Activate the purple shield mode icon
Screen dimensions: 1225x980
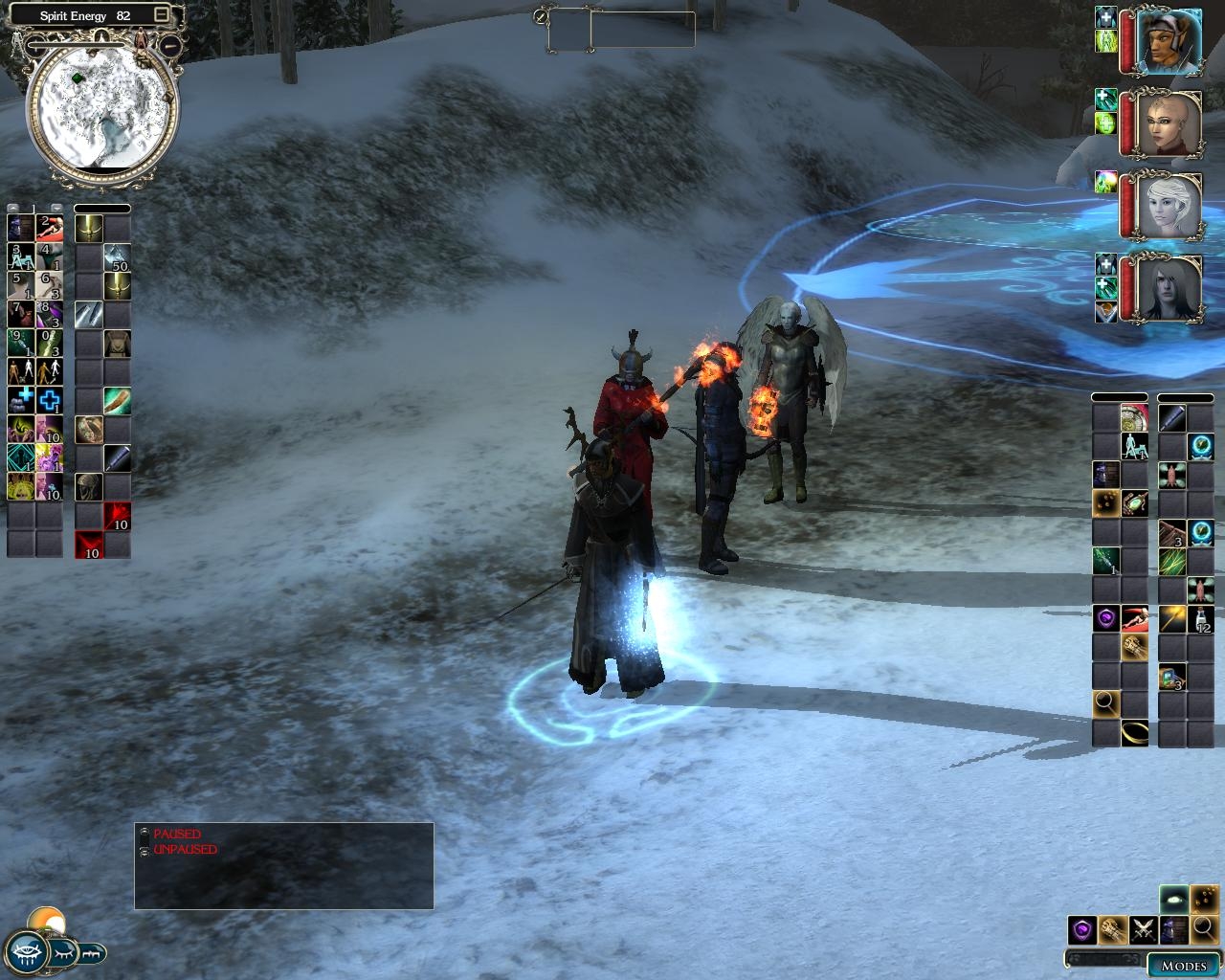click(x=1082, y=929)
